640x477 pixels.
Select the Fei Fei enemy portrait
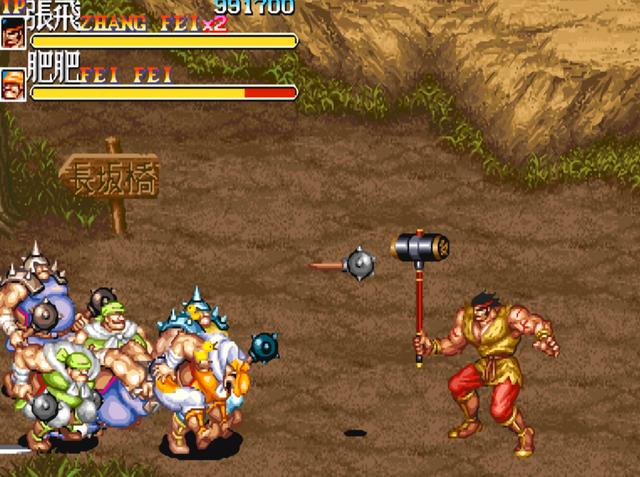pos(14,83)
